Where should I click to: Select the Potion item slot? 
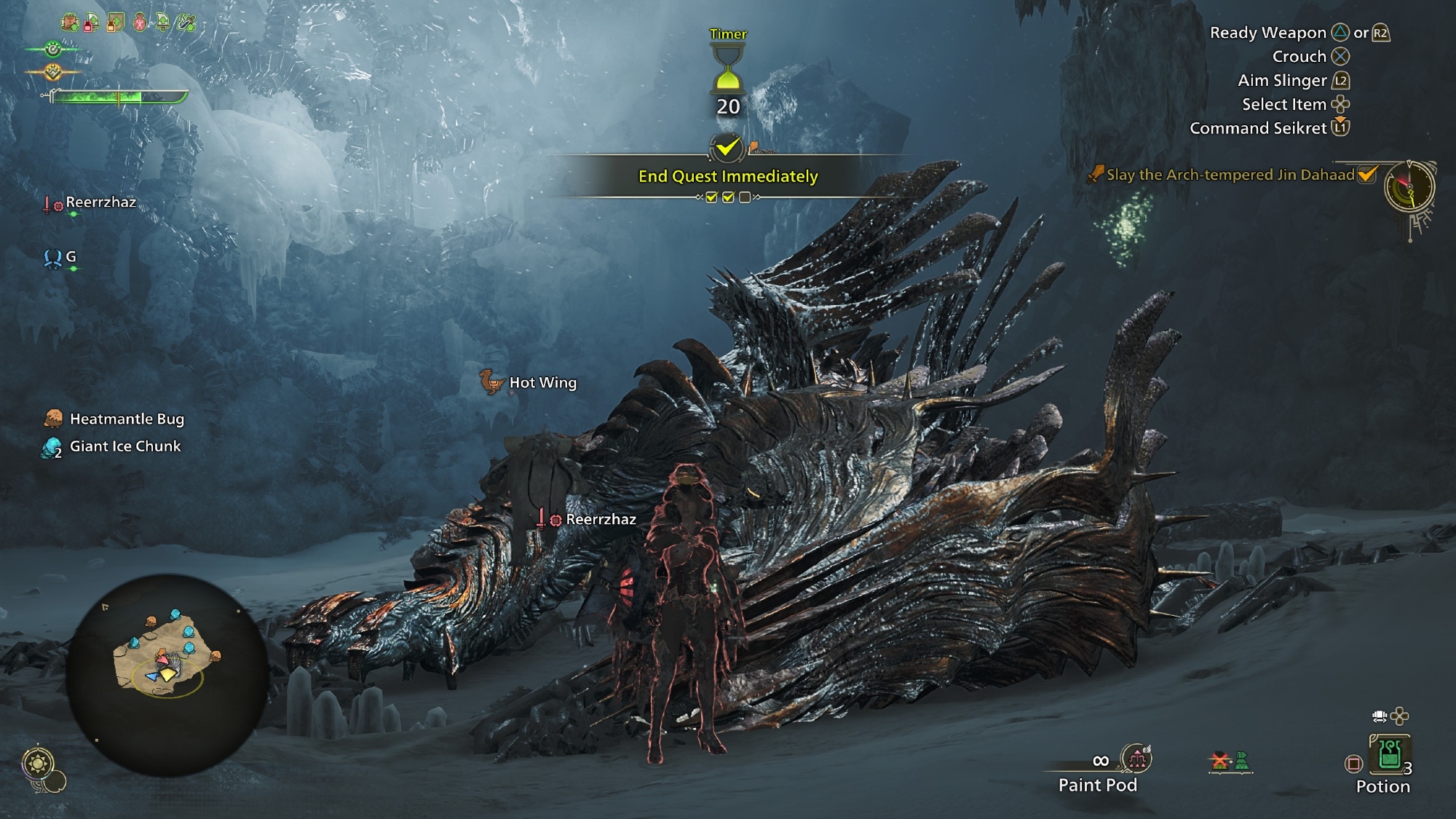(x=1389, y=756)
